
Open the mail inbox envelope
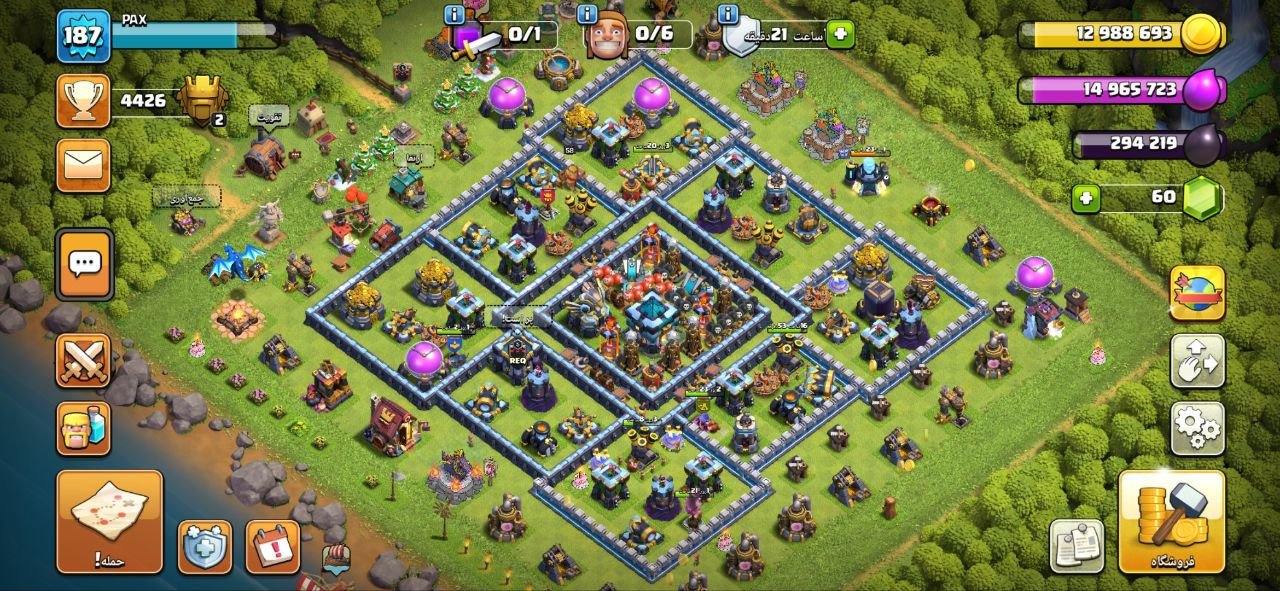click(x=83, y=165)
